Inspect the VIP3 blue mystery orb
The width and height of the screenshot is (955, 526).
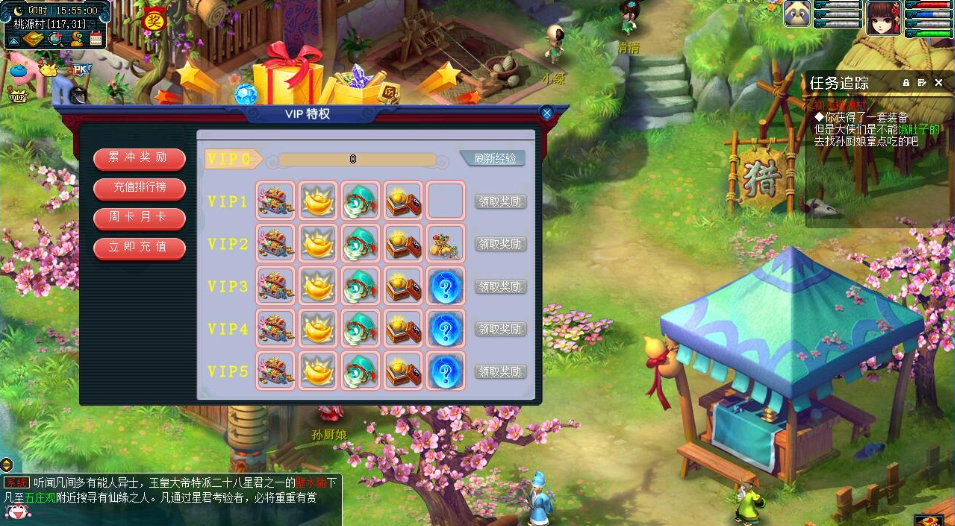click(445, 286)
